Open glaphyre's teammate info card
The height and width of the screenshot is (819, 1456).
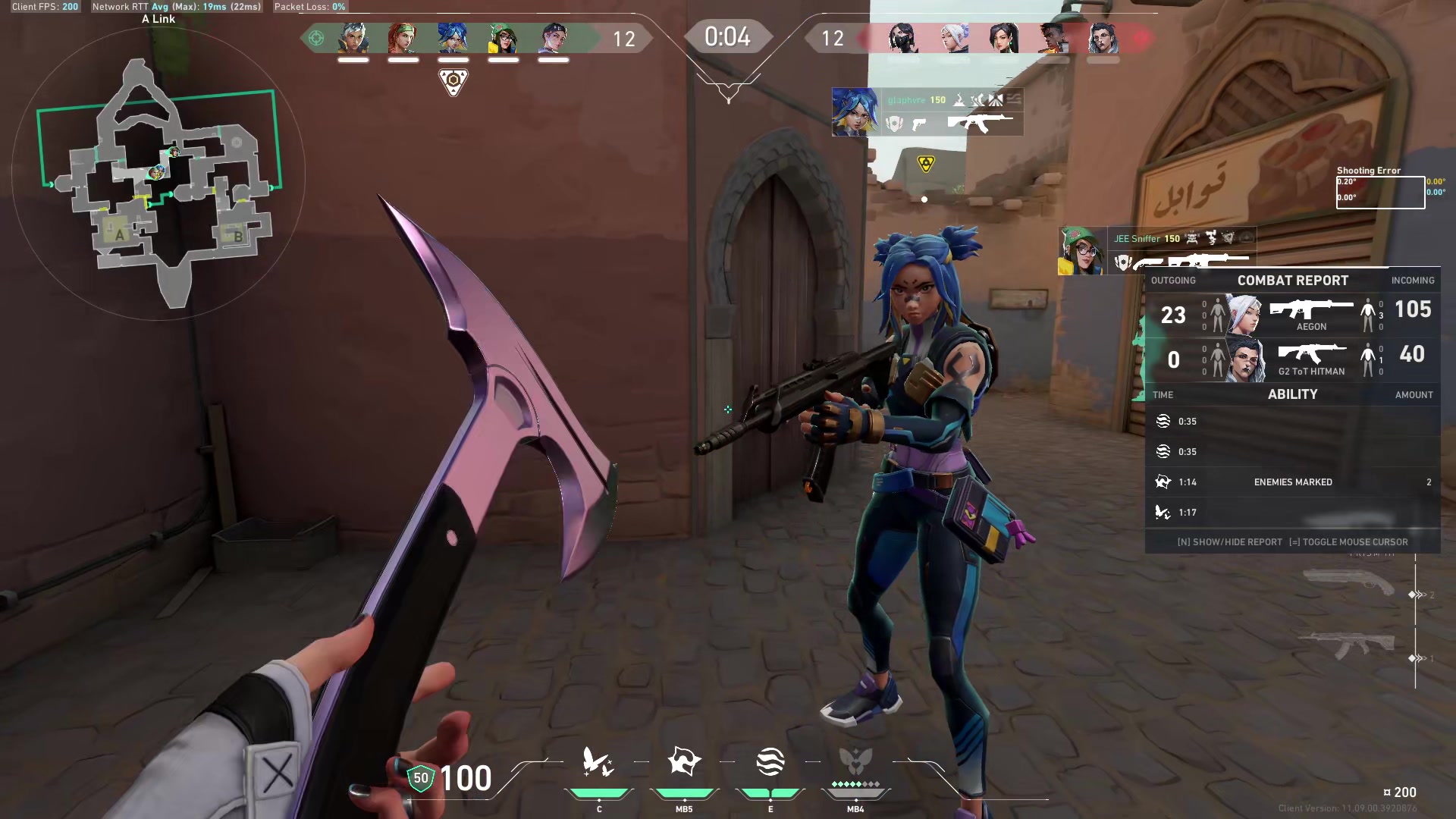[927, 112]
